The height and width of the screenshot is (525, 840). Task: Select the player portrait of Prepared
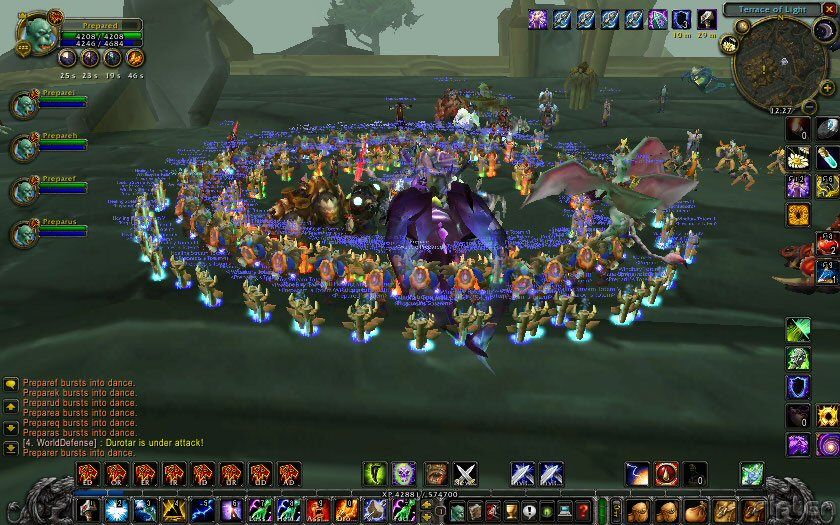pyautogui.click(x=32, y=32)
